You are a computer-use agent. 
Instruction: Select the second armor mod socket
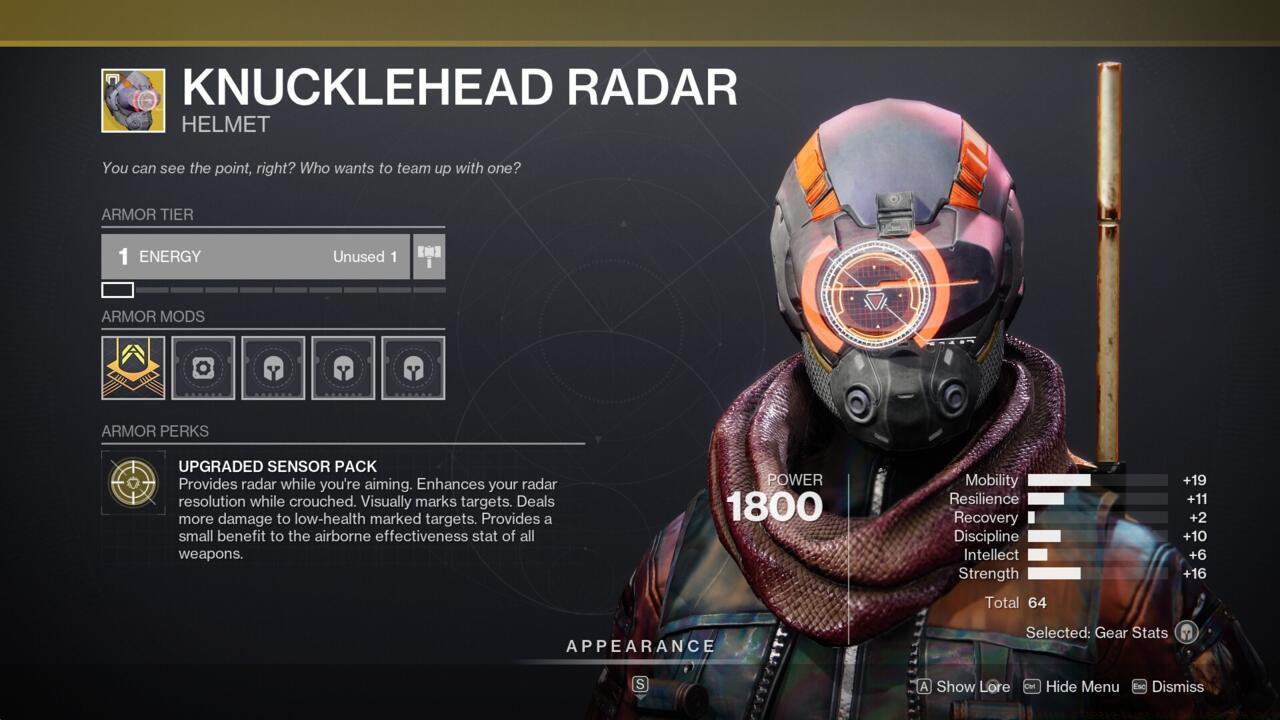coord(203,368)
